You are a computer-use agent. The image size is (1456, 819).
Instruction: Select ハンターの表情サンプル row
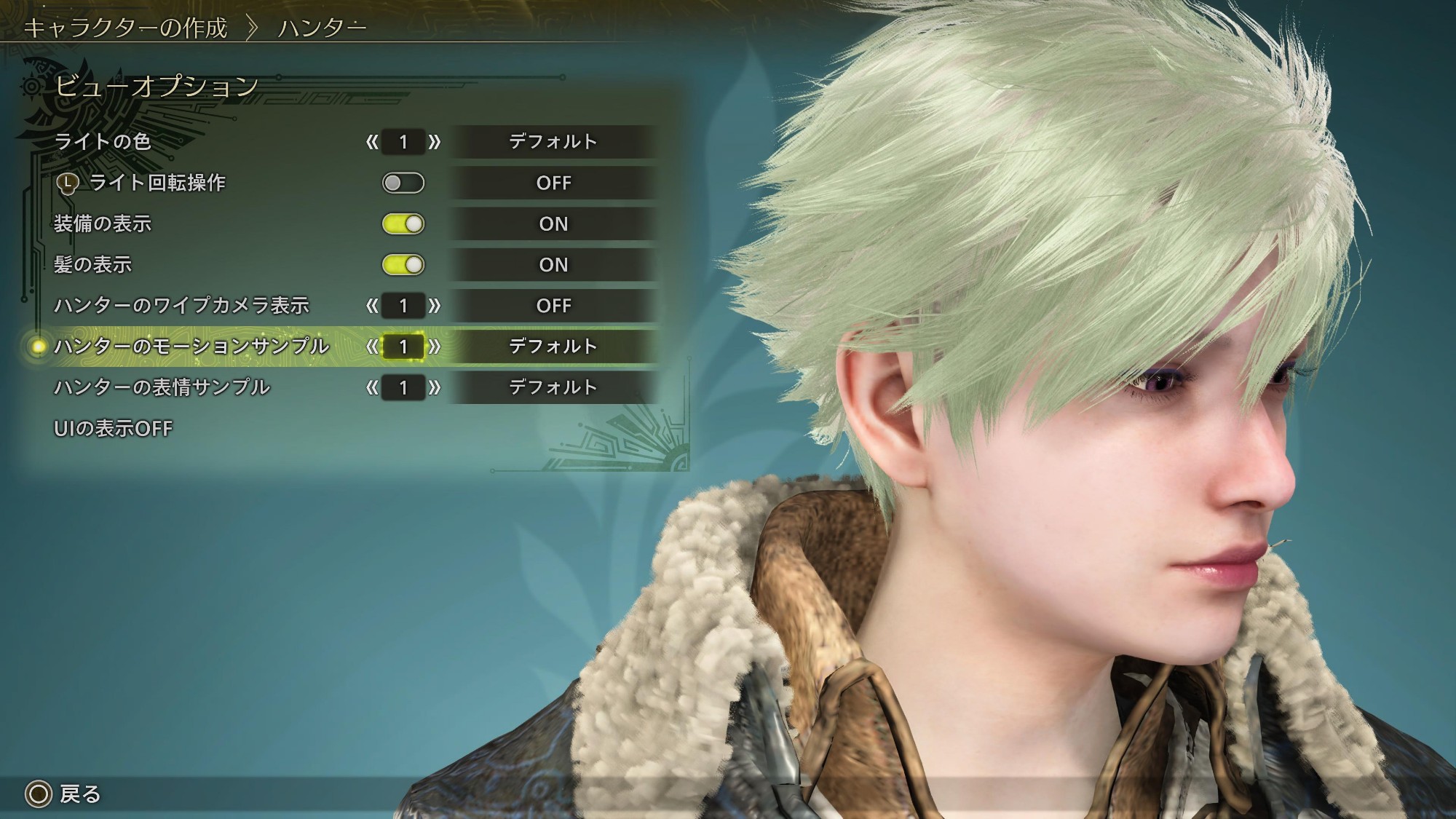[x=162, y=387]
